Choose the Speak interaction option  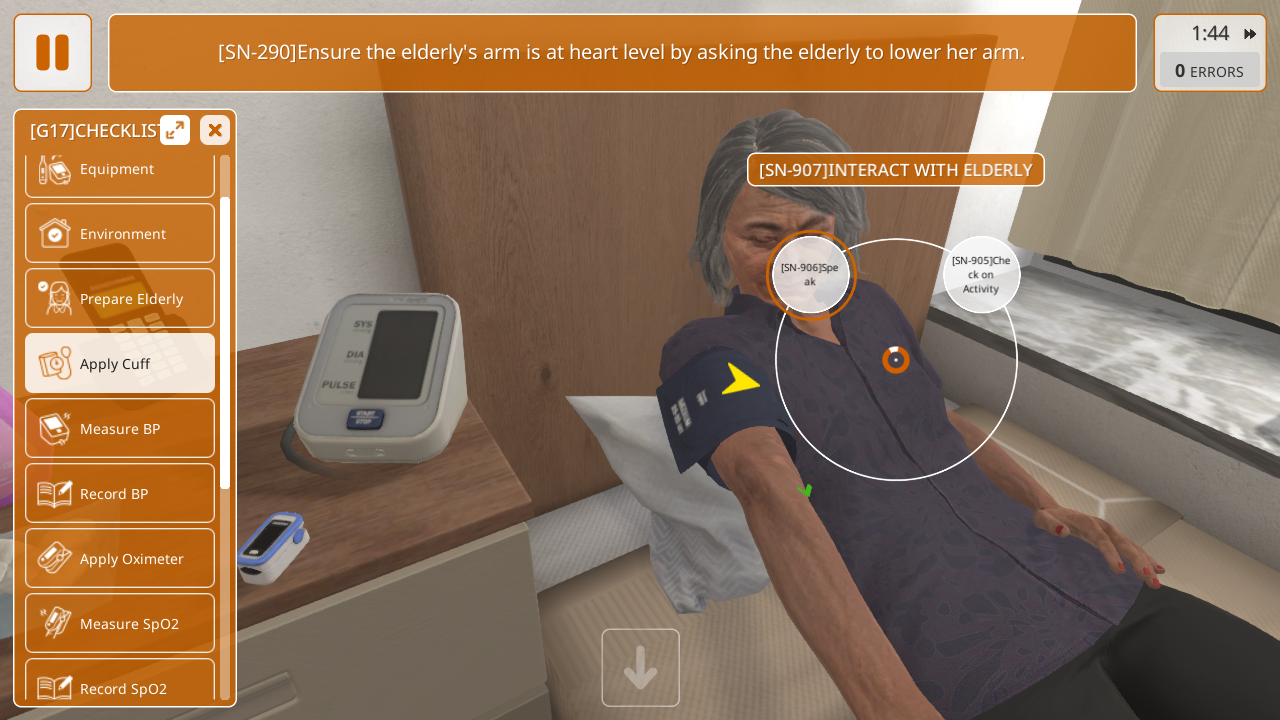pyautogui.click(x=810, y=275)
